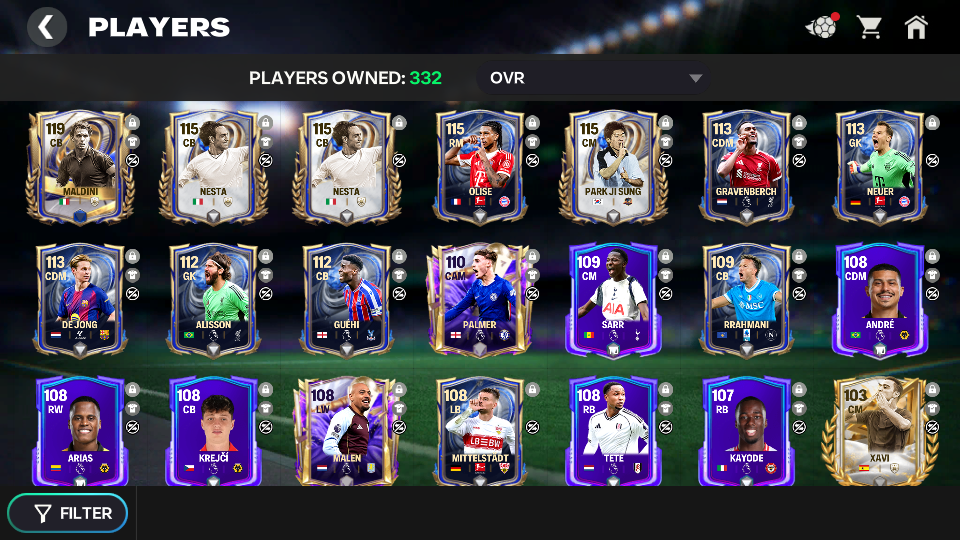Pick the Neuer goalkeeper card
Viewport: 960px width, 540px height.
coord(880,166)
